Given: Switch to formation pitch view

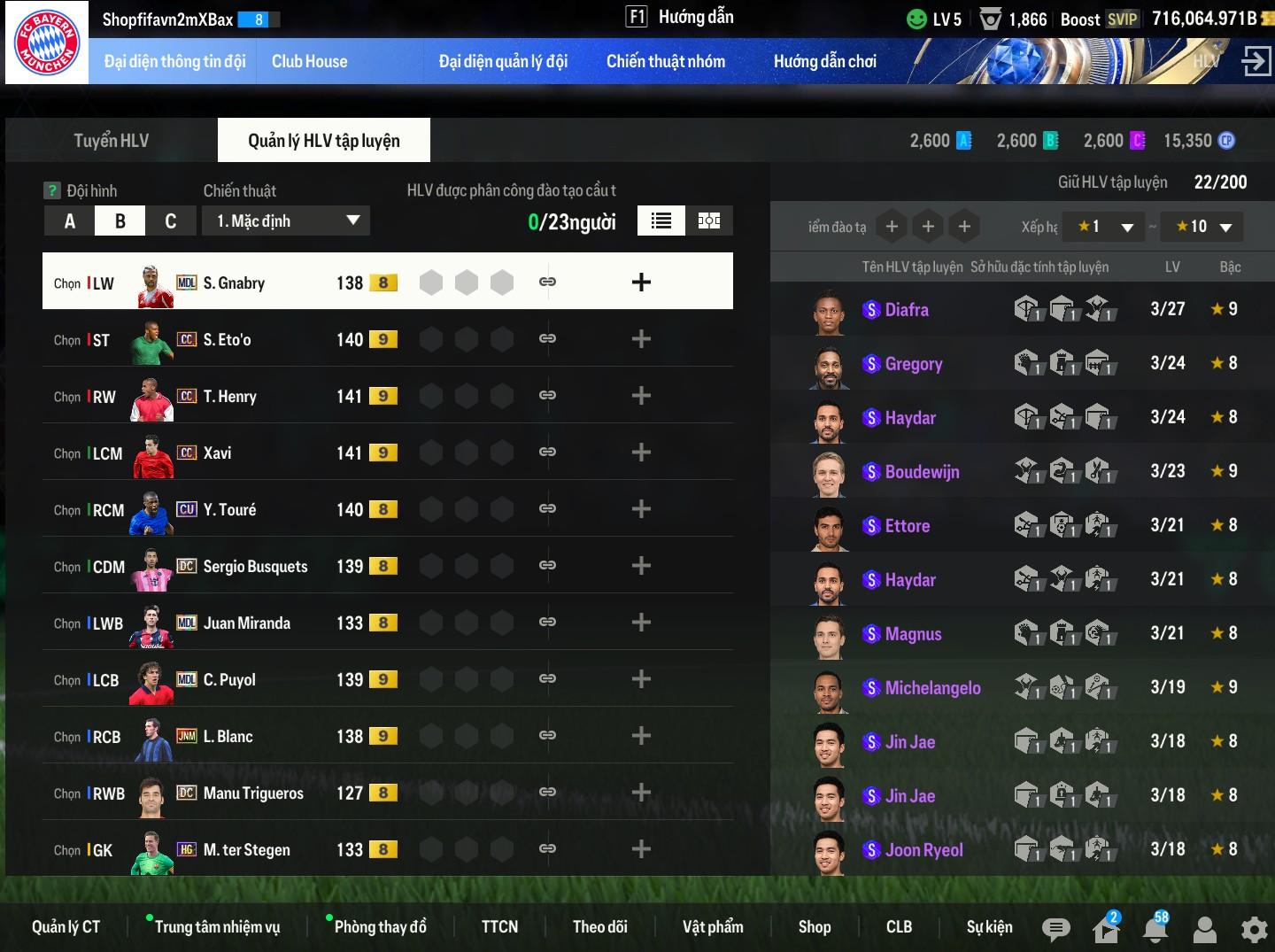Looking at the screenshot, I should 709,221.
